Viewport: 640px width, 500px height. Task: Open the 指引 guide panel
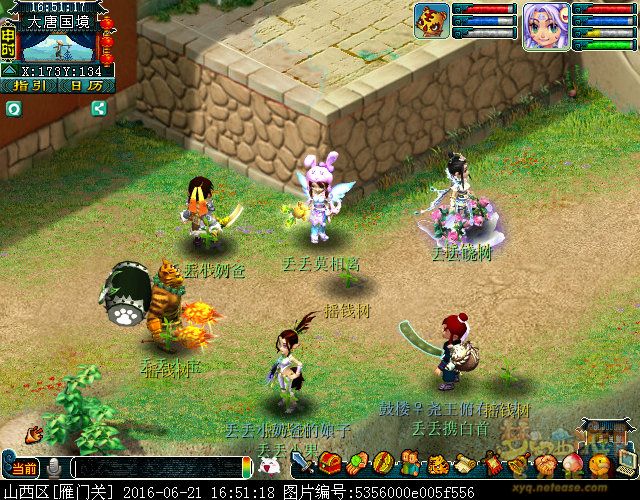(29, 86)
